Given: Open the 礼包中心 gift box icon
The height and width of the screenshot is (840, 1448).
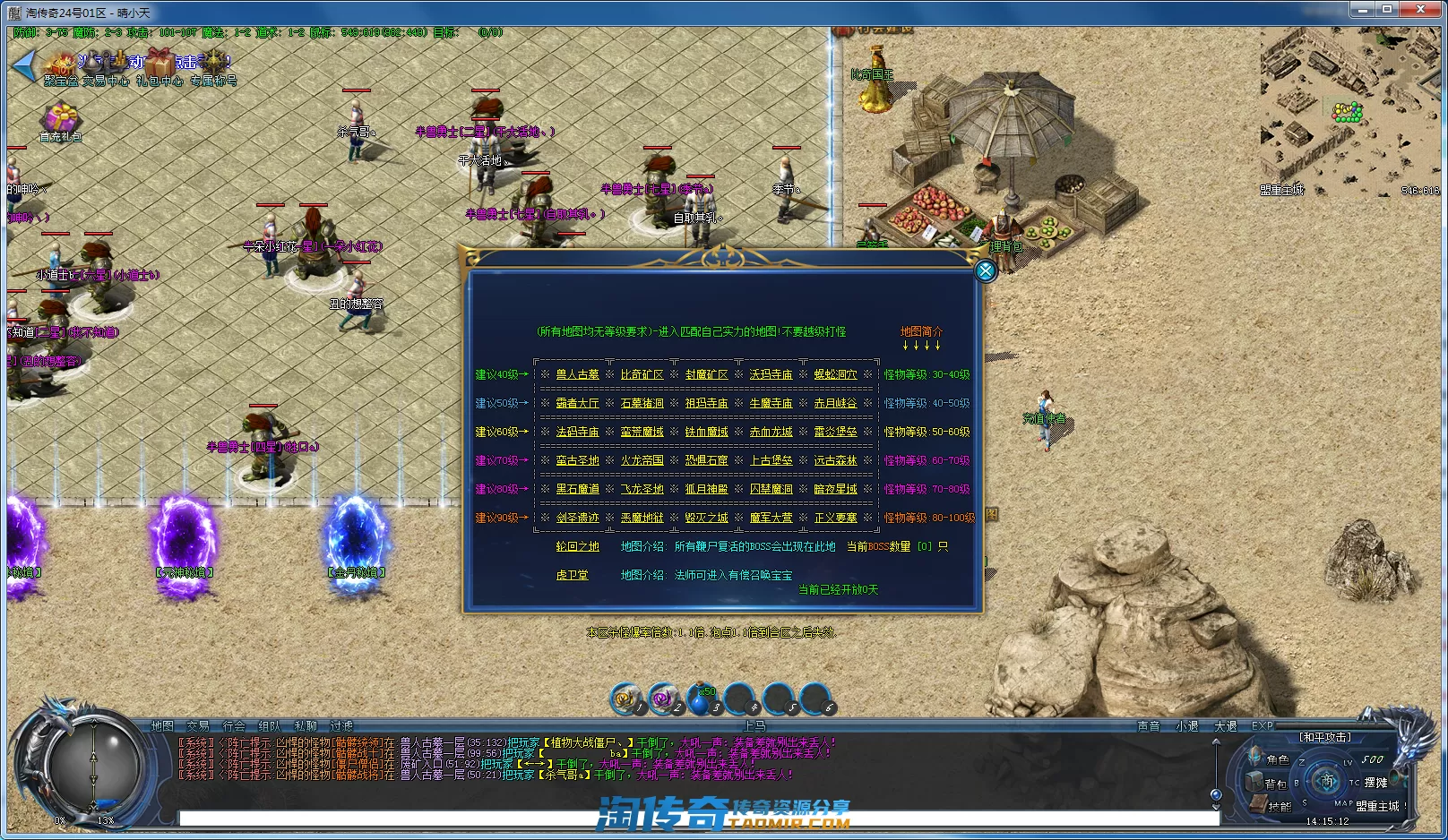Looking at the screenshot, I should [159, 65].
